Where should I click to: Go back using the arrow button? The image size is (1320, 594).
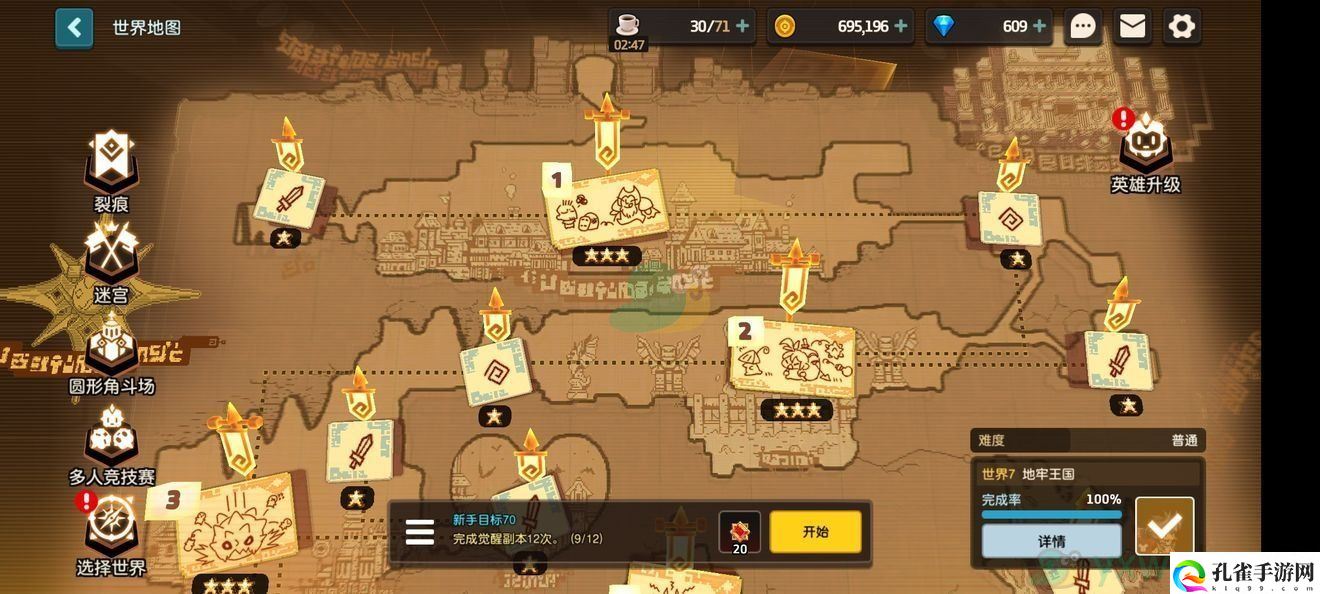tap(74, 28)
